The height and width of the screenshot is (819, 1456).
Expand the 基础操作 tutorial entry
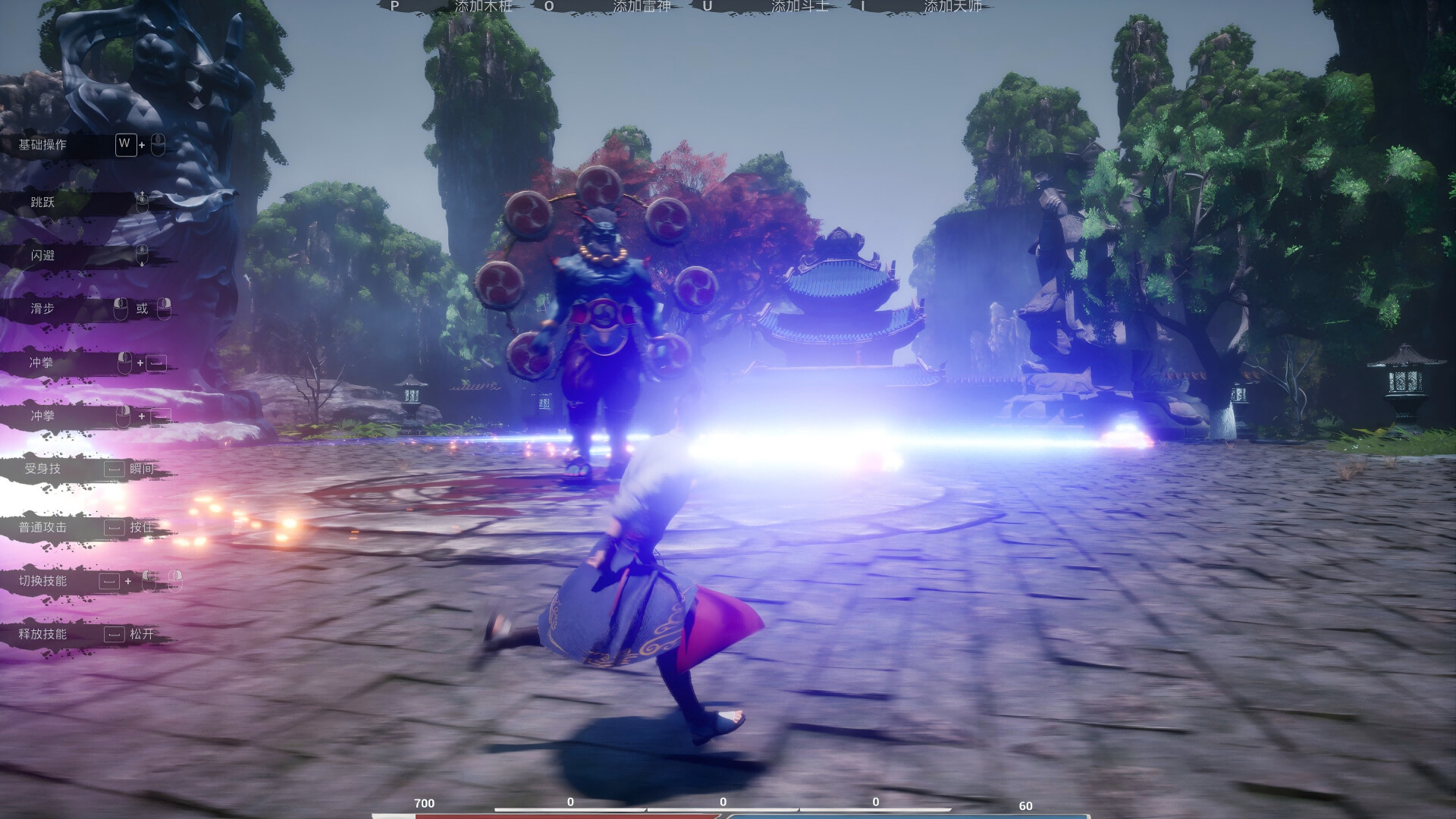44,144
